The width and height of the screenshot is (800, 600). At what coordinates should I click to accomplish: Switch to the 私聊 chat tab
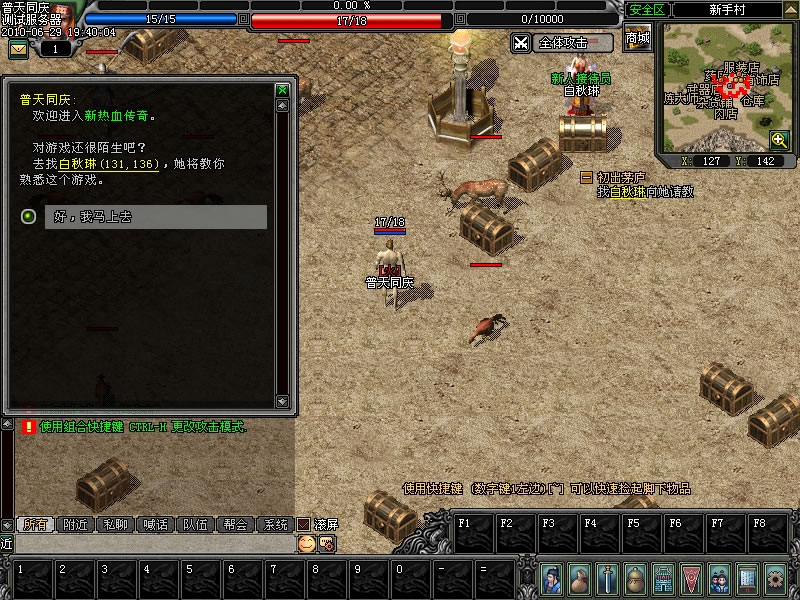[x=116, y=524]
